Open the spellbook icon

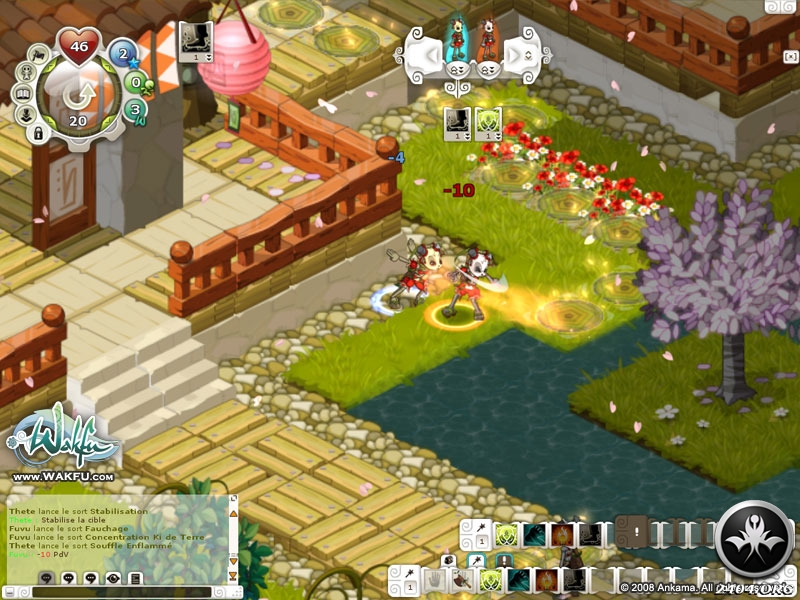pyautogui.click(x=23, y=93)
